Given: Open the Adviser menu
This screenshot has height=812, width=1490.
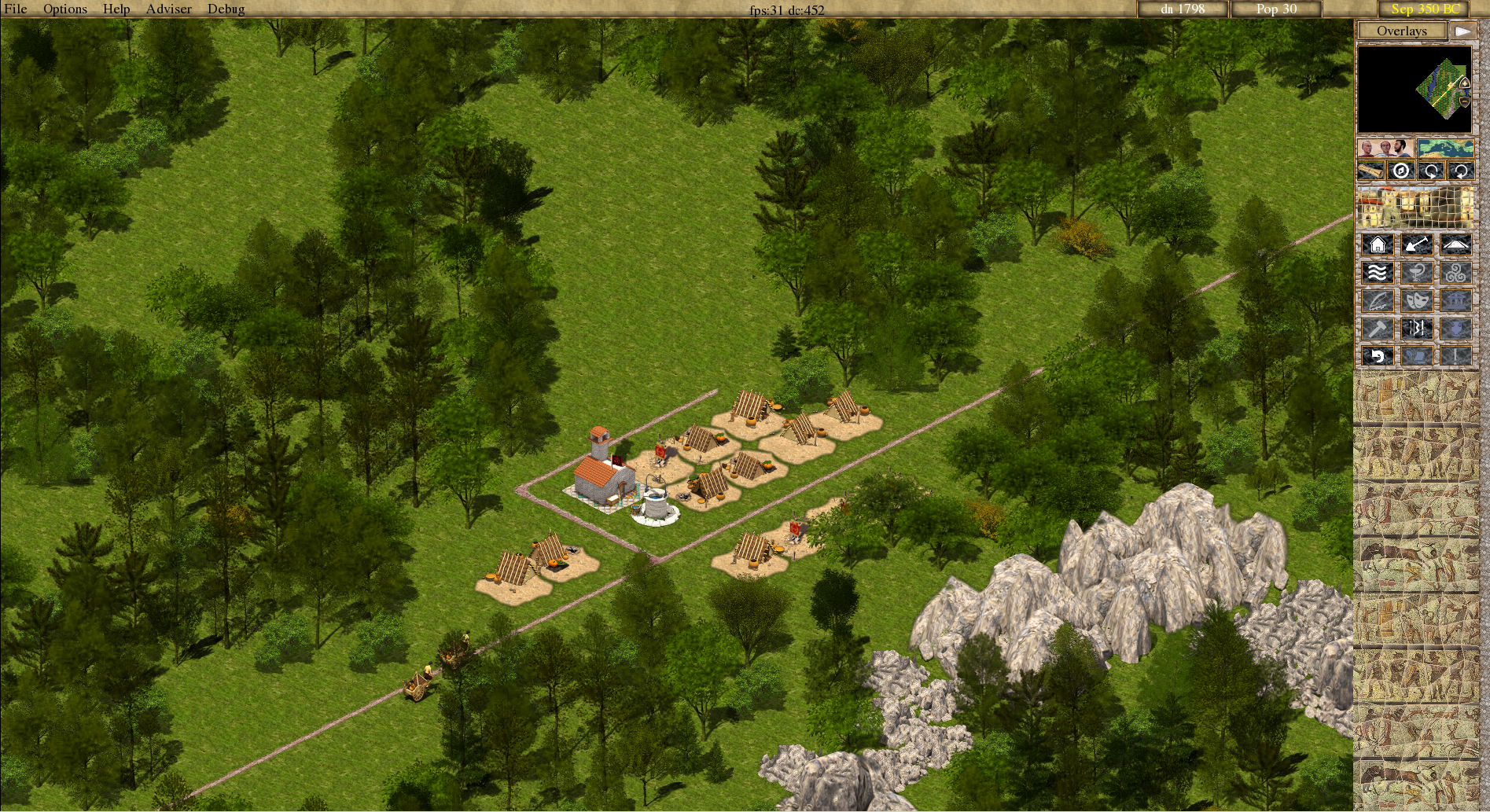Looking at the screenshot, I should click(x=167, y=9).
